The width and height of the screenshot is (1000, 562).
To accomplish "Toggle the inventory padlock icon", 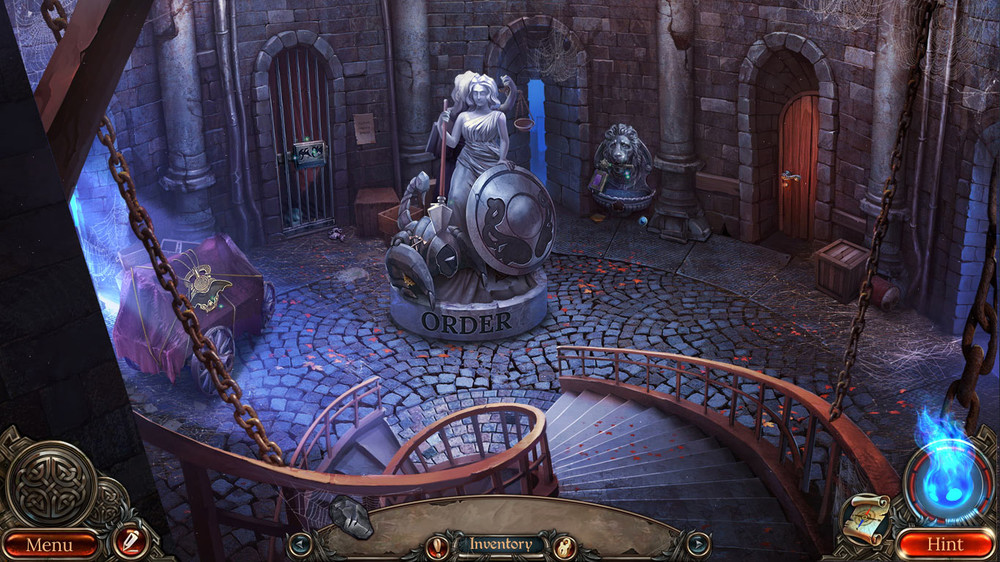I will [564, 546].
